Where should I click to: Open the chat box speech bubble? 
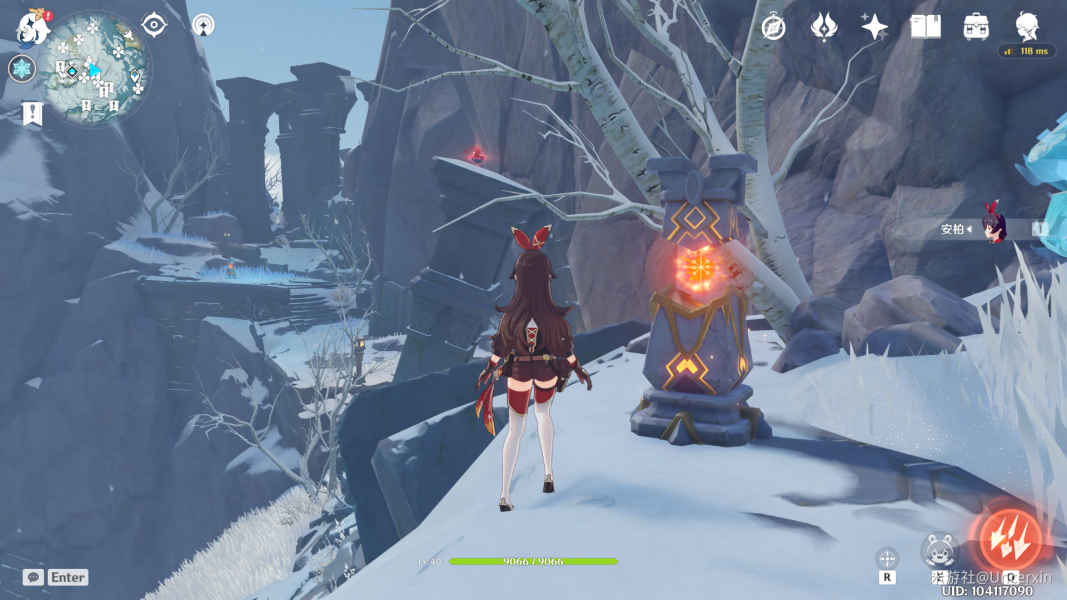pos(33,577)
